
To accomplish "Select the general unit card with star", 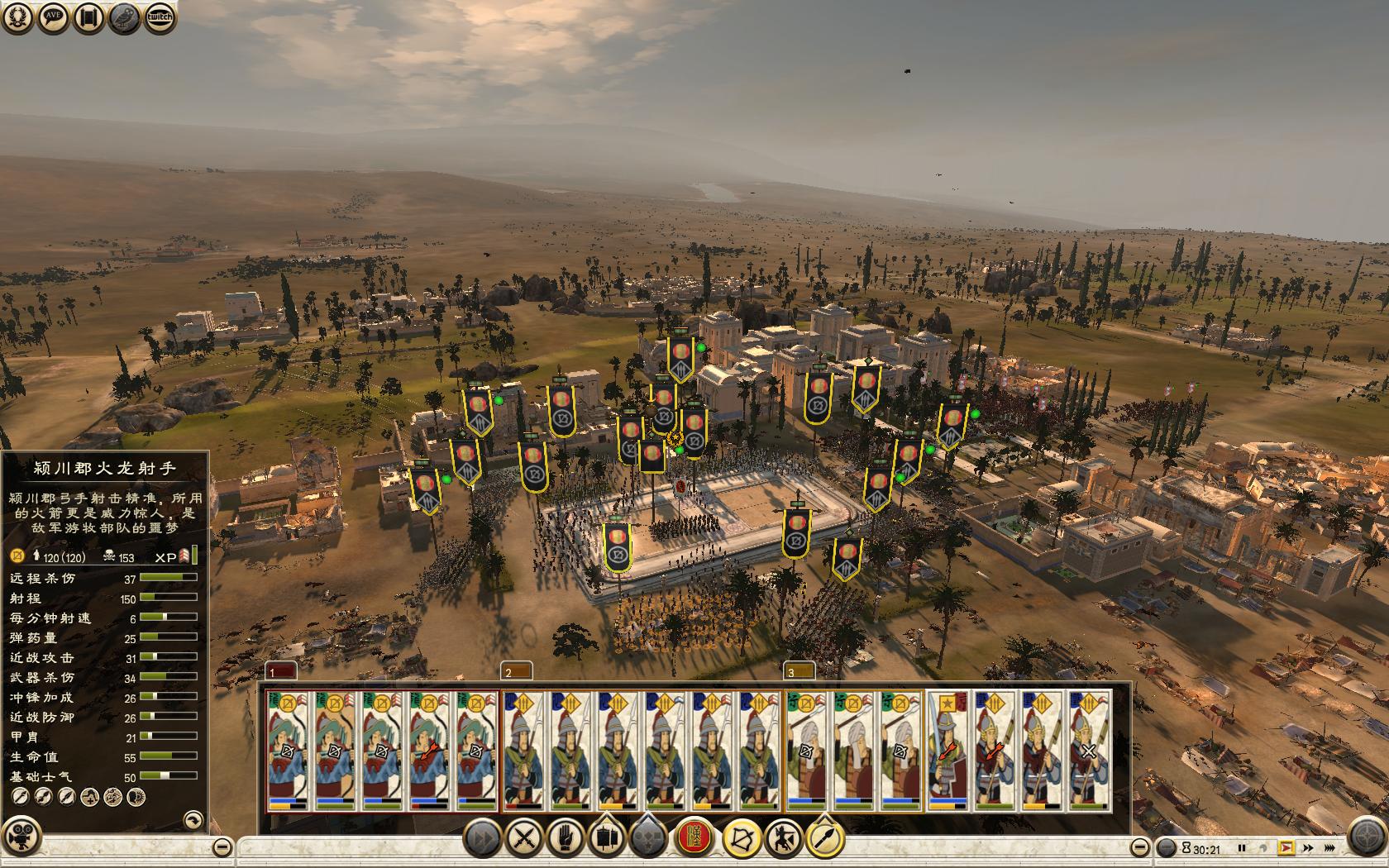I will tap(947, 750).
